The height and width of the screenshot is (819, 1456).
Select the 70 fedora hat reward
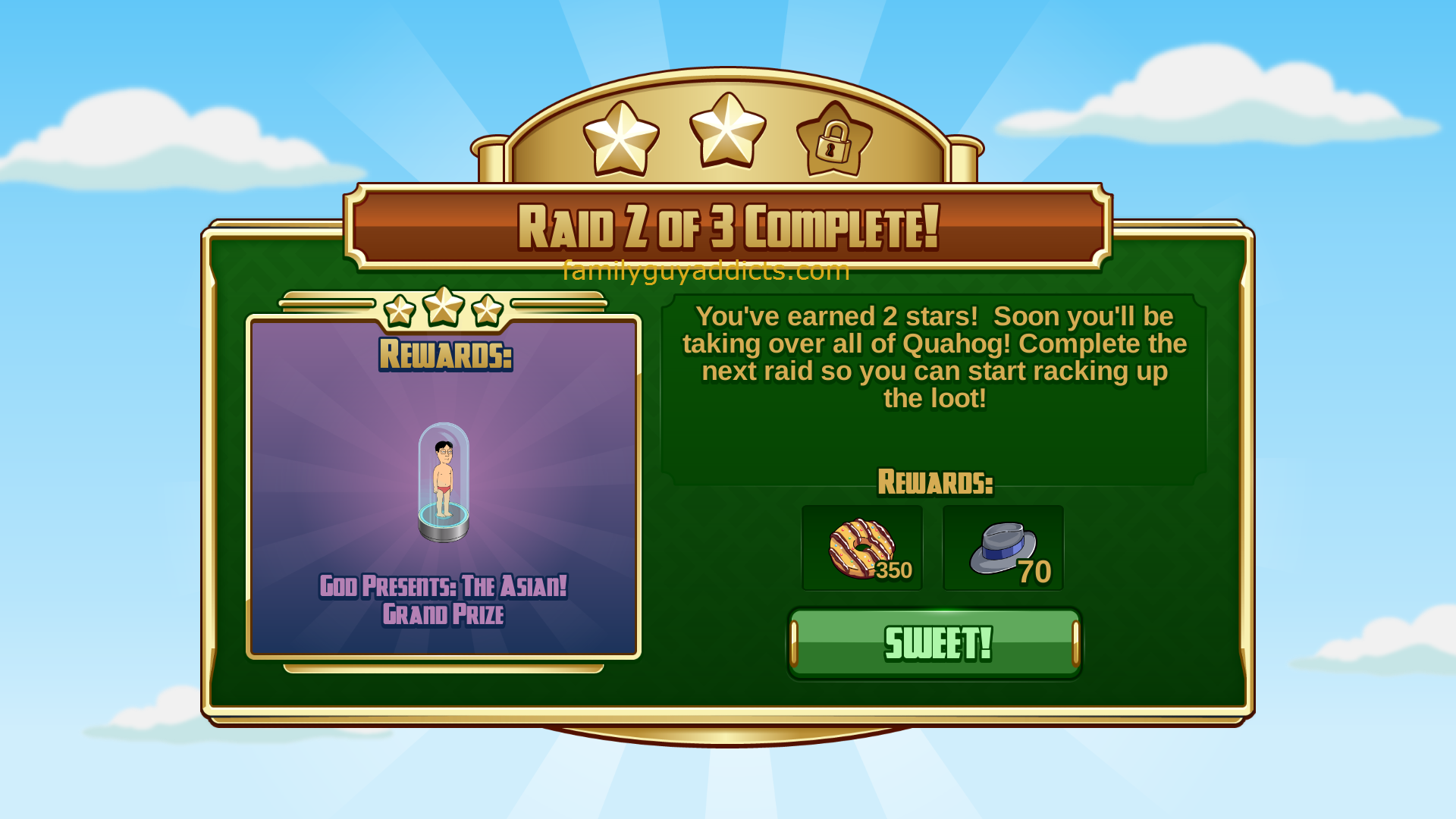(1003, 548)
